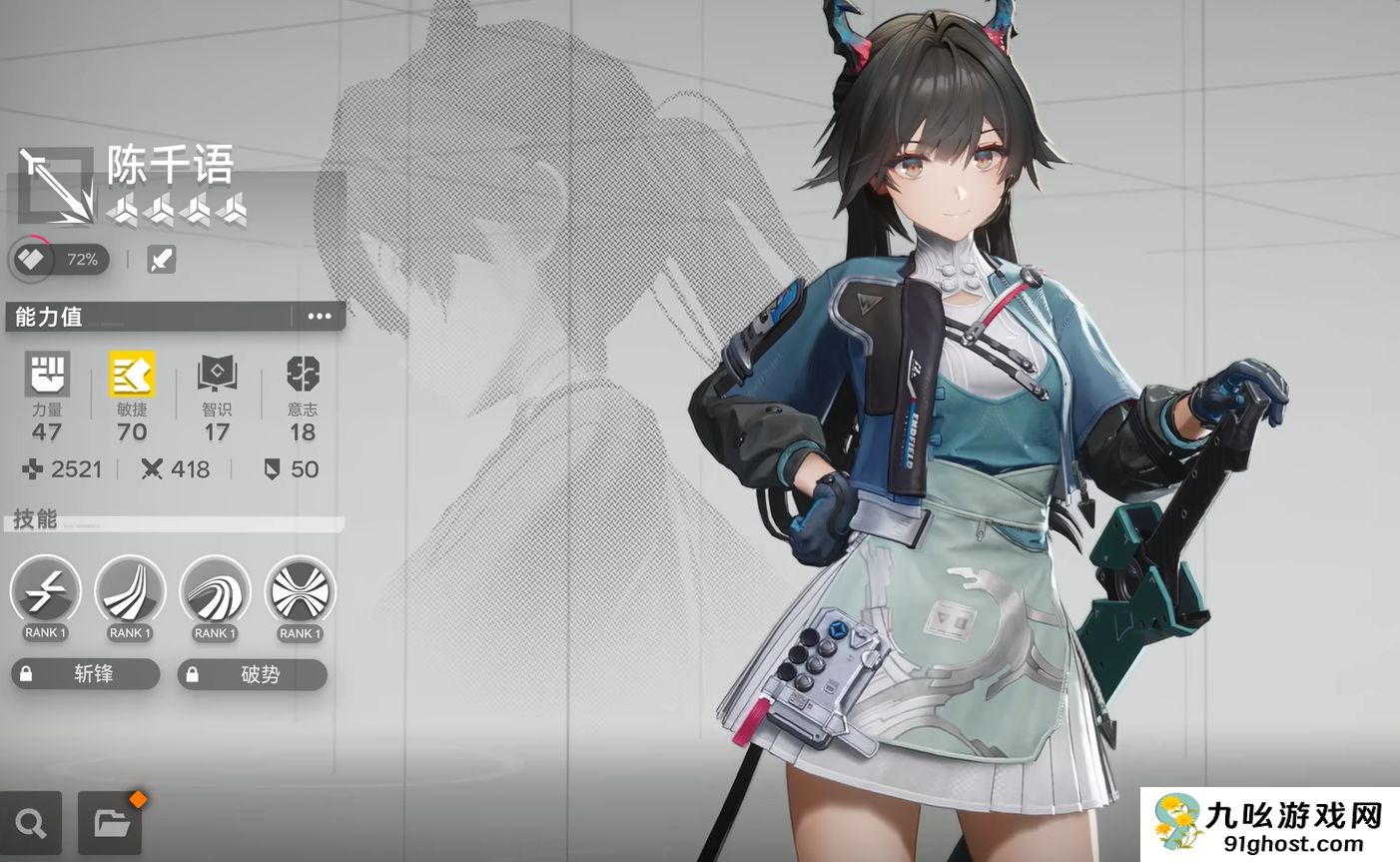Click the locked 破势 talent button
Image resolution: width=1400 pixels, height=862 pixels.
click(x=253, y=674)
